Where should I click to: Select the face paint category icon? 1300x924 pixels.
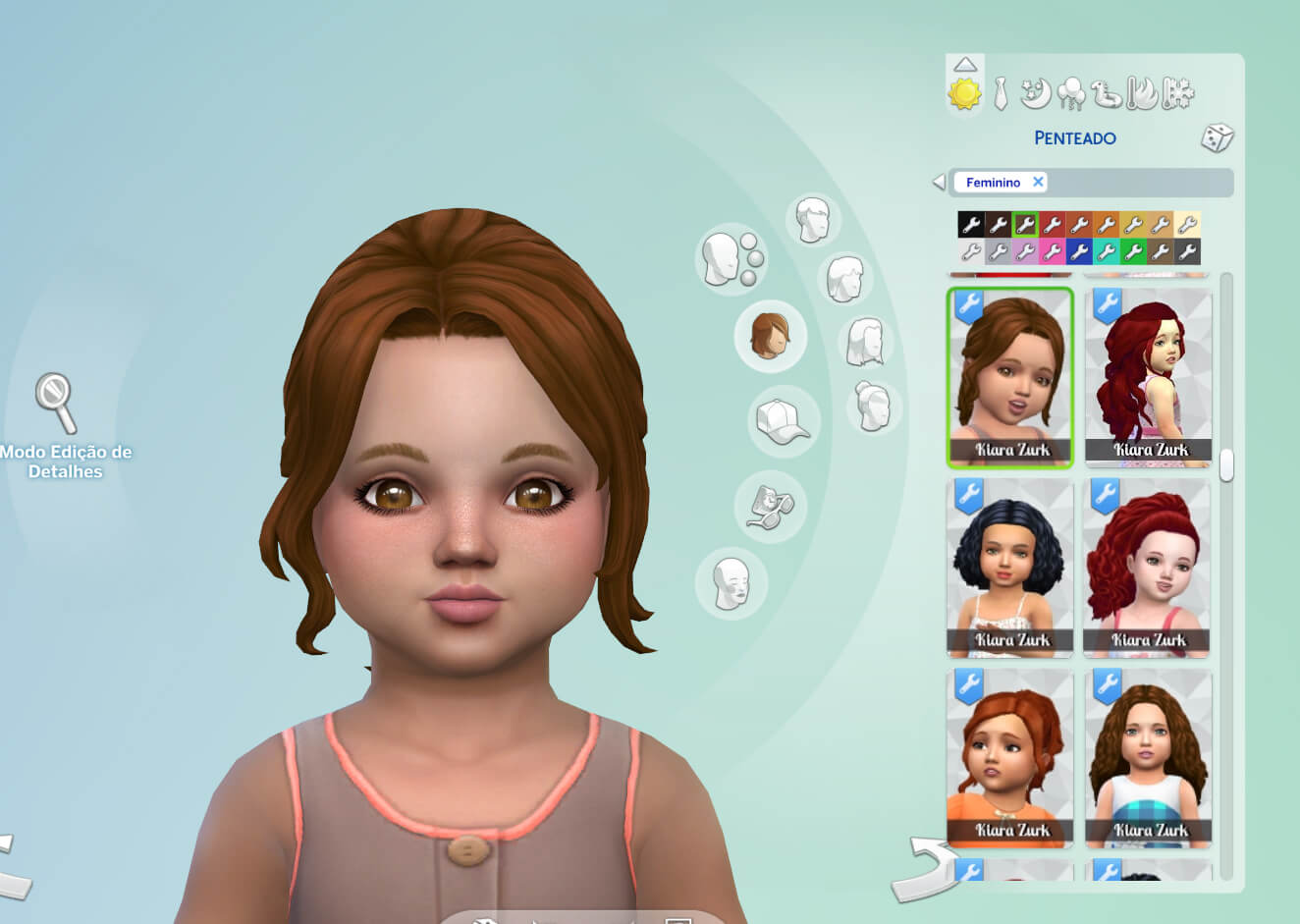click(x=731, y=581)
